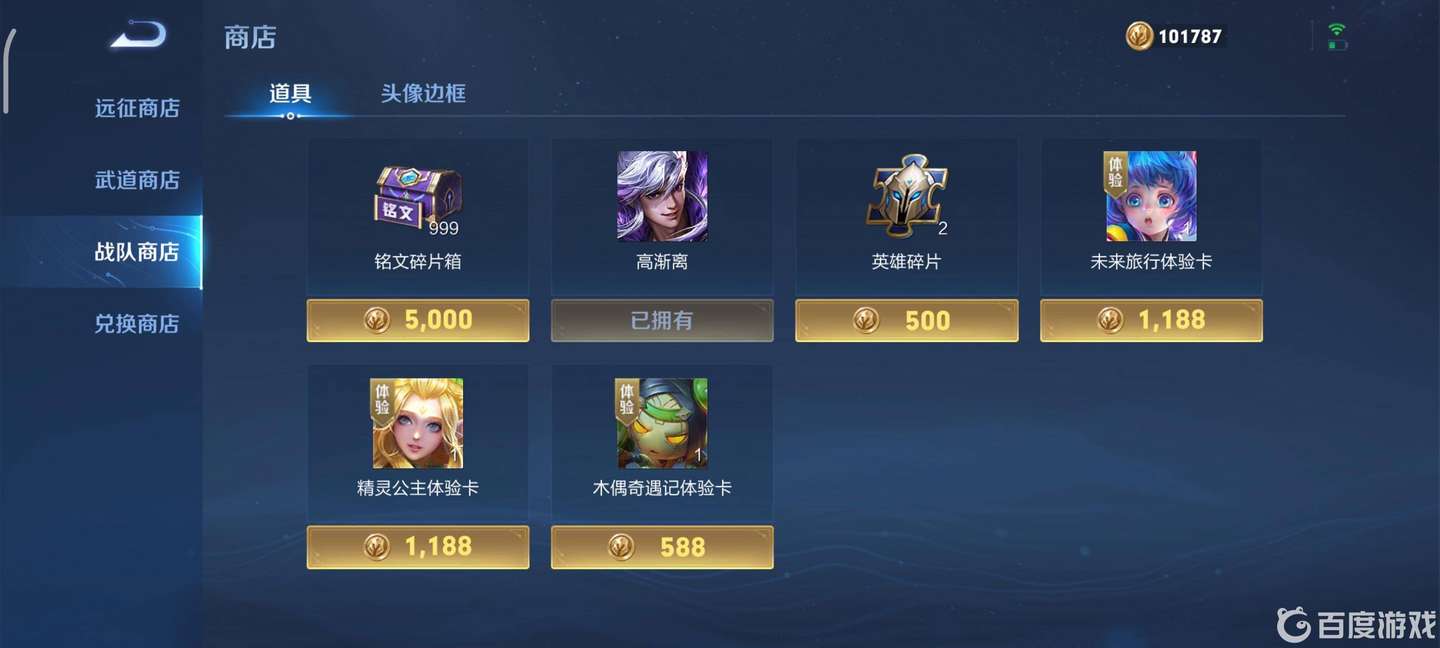Buy 木偶奇遇记体验卡 for 588 coins
This screenshot has height=648, width=1440.
pos(662,546)
